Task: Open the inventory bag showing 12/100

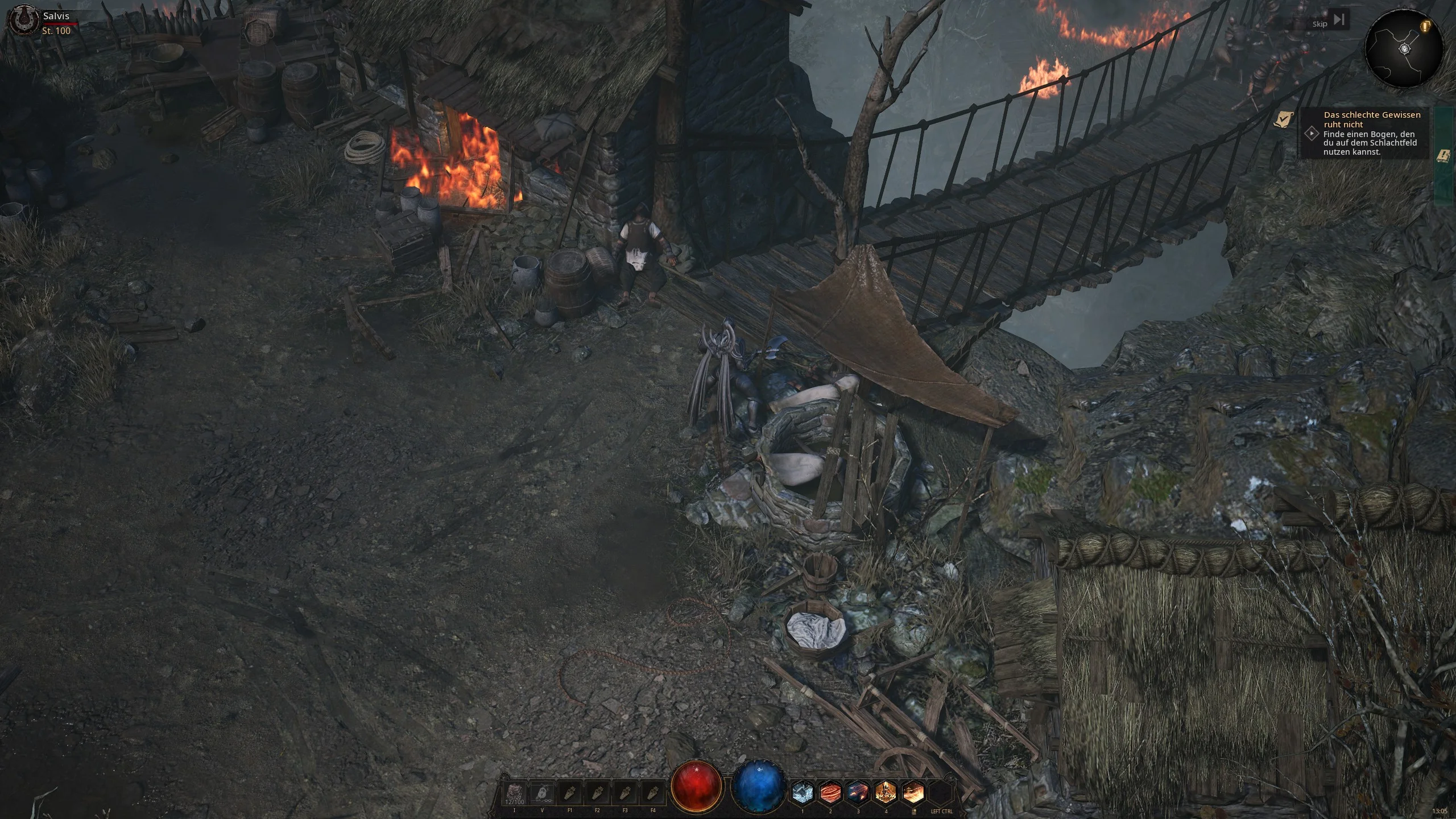Action: 515,793
